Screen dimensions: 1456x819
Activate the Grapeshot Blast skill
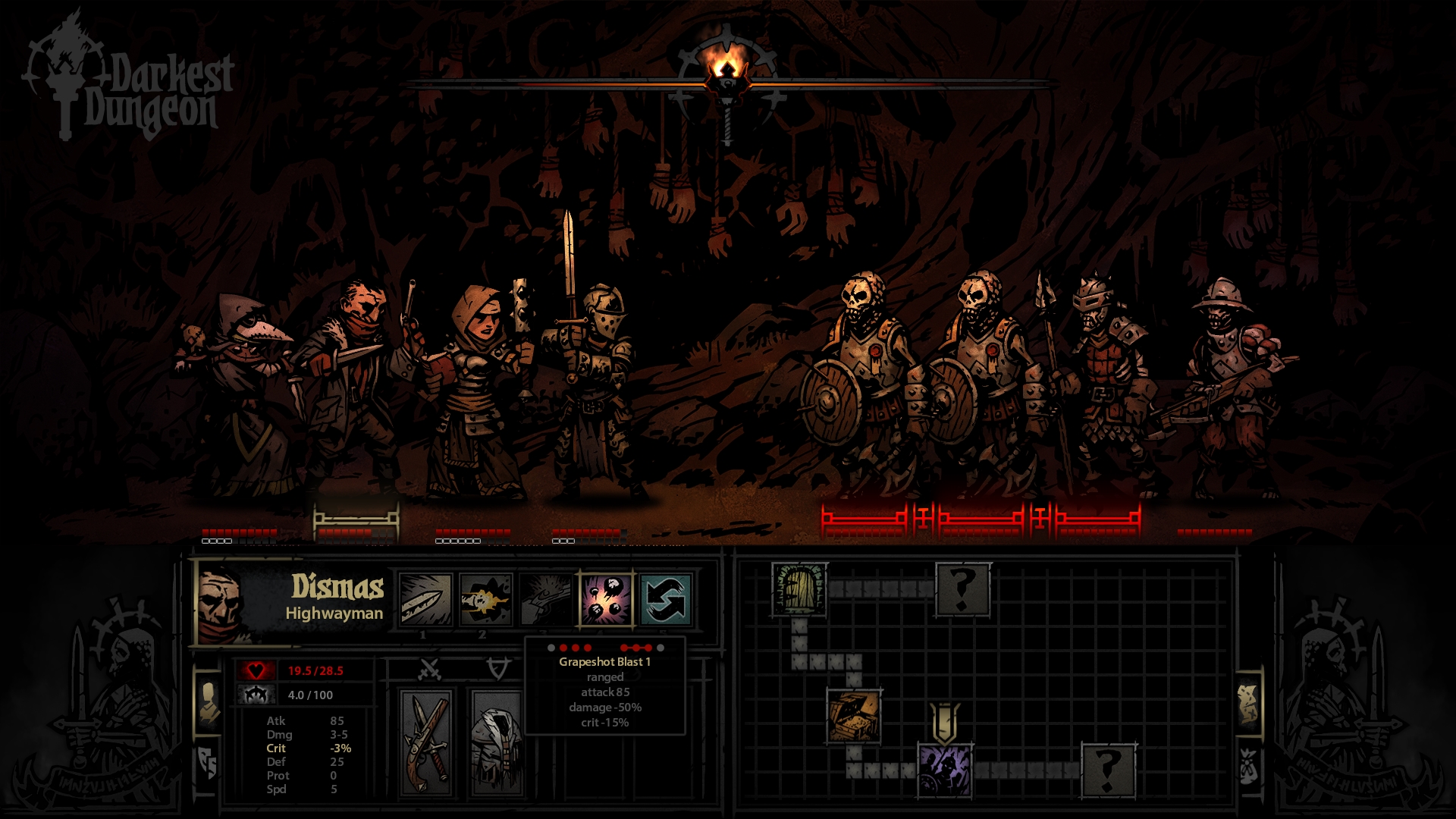click(x=606, y=599)
